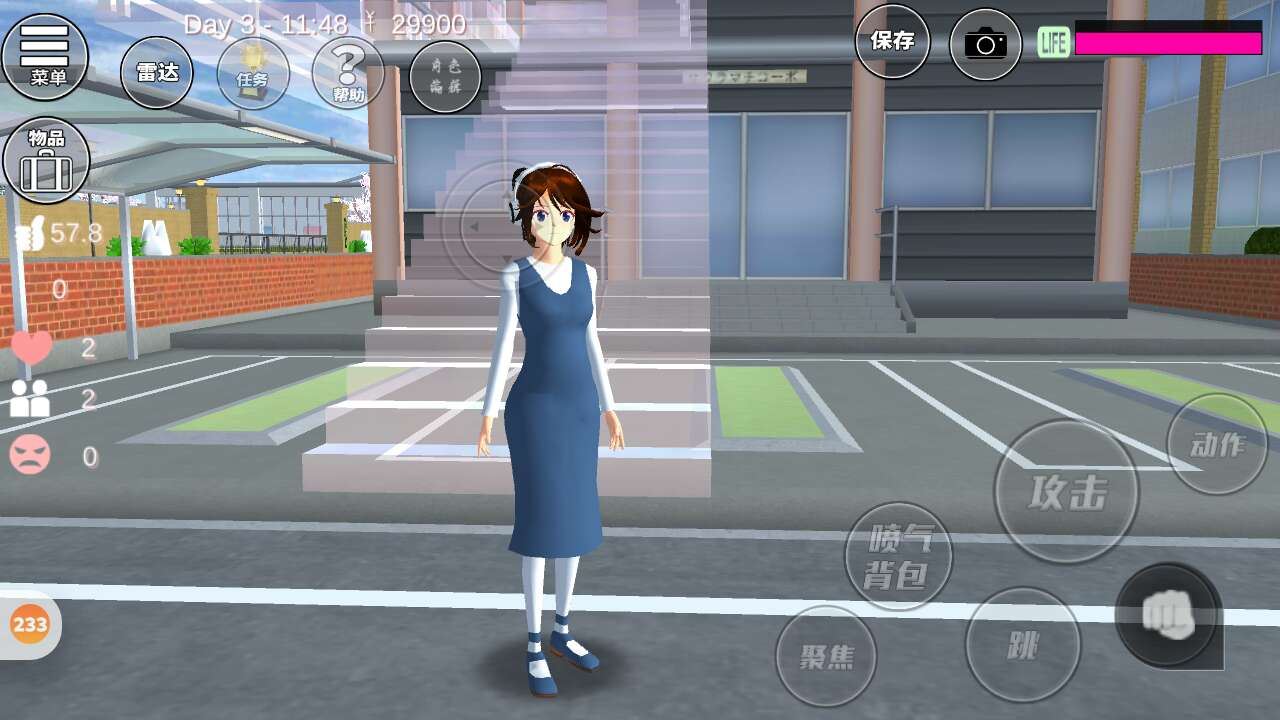Take a screenshot with the camera icon
This screenshot has width=1280, height=720.
click(985, 44)
